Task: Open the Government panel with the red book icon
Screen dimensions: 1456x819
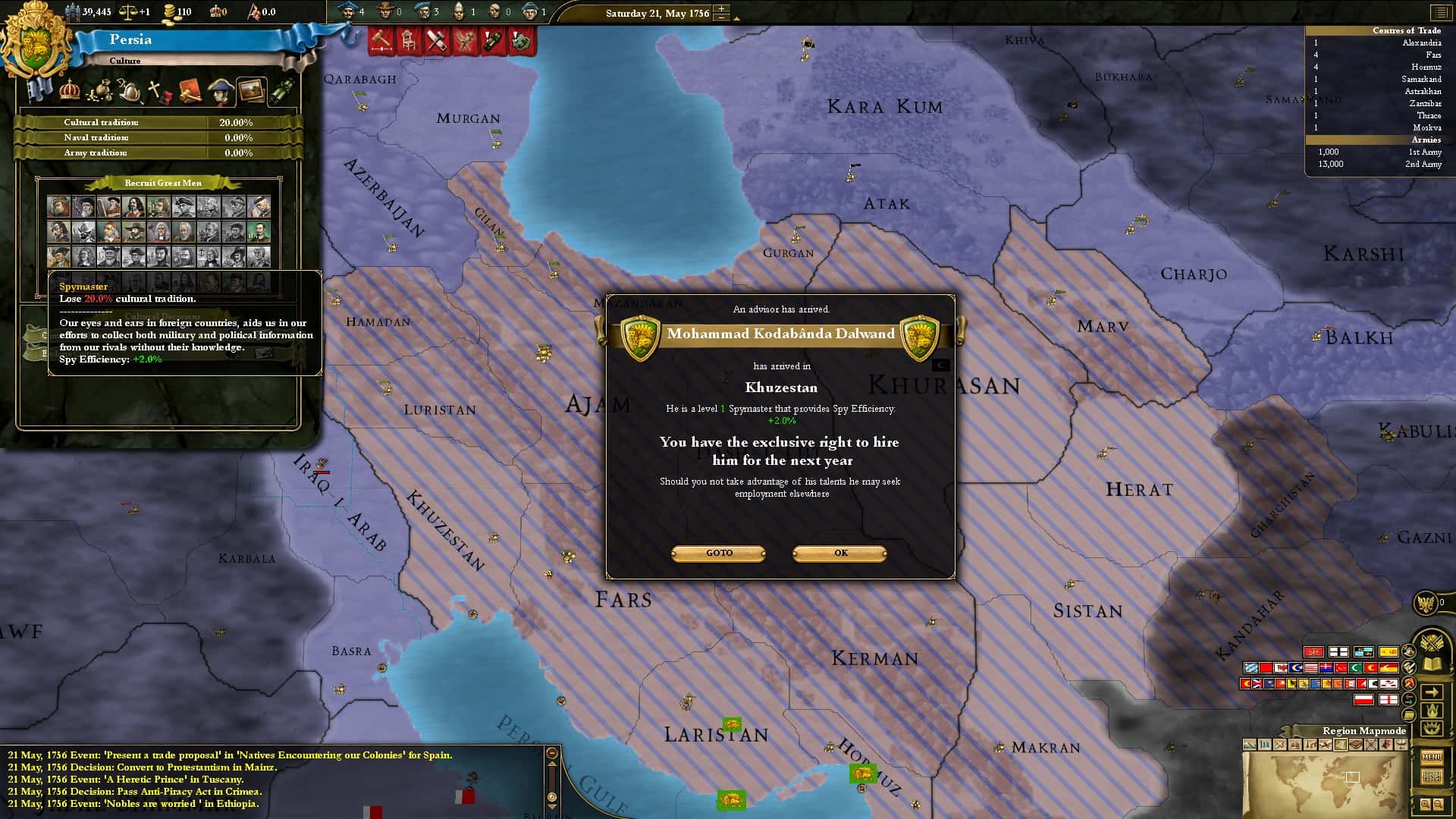Action: tap(189, 91)
